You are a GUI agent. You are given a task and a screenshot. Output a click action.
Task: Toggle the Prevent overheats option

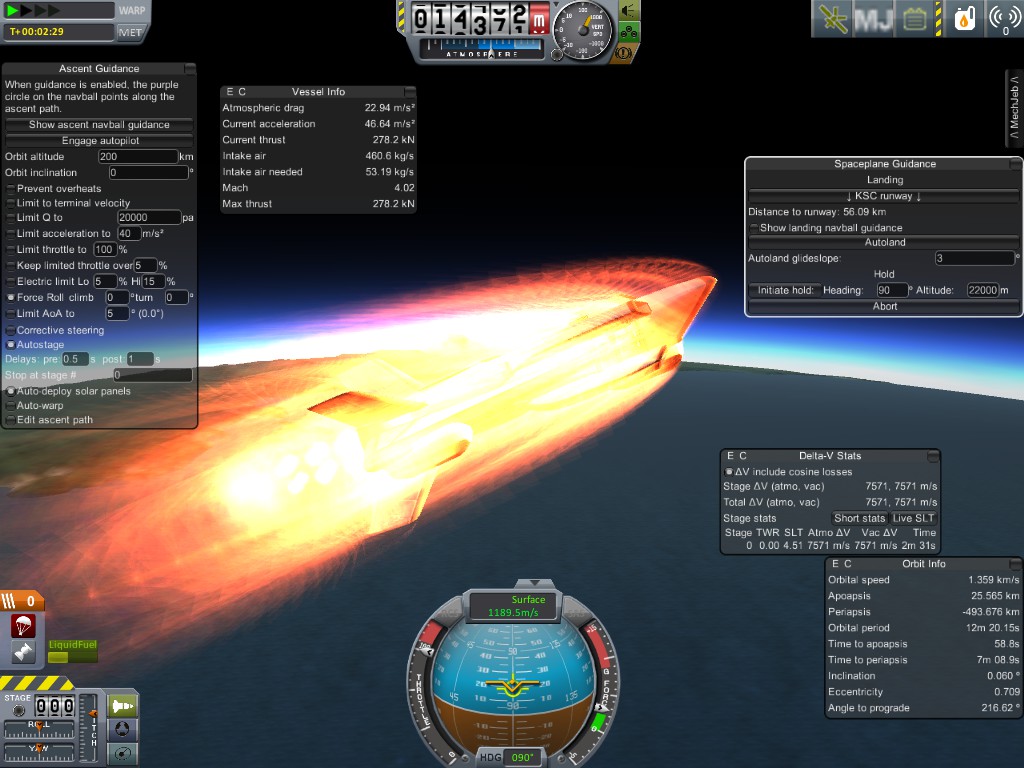[11, 189]
